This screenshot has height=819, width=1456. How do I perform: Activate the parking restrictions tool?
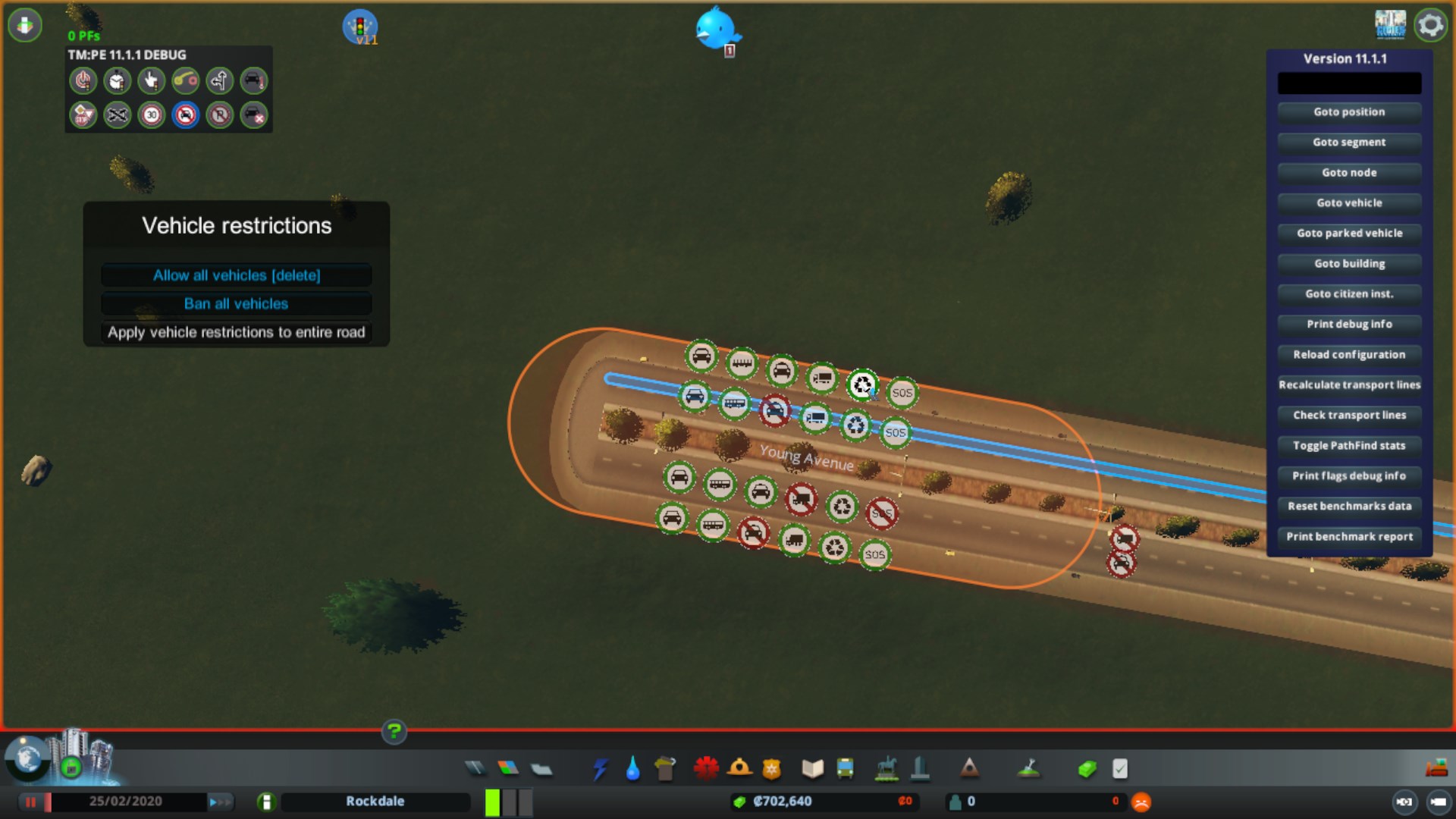point(220,115)
